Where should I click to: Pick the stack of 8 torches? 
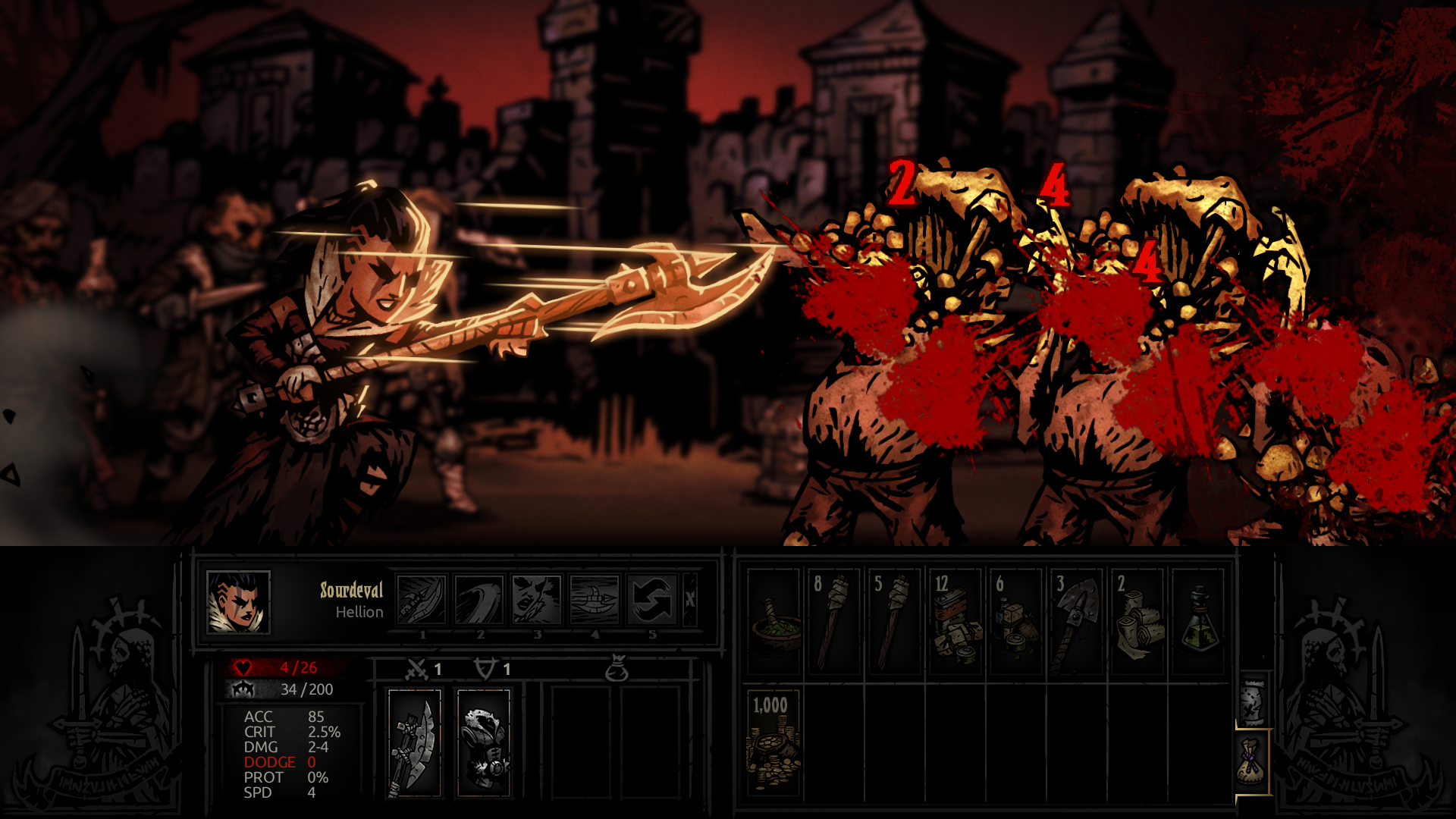pos(834,622)
